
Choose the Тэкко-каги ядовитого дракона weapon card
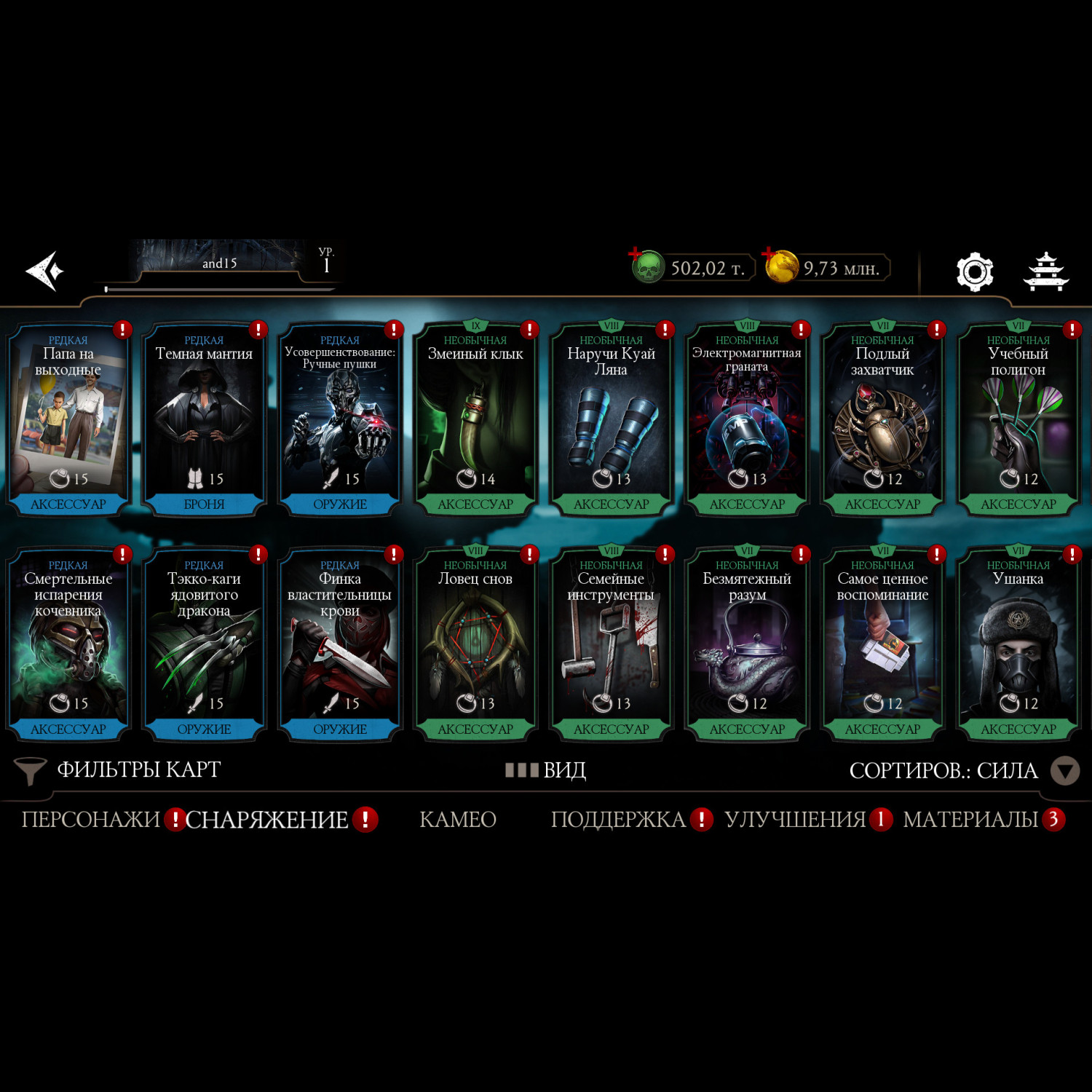[204, 645]
